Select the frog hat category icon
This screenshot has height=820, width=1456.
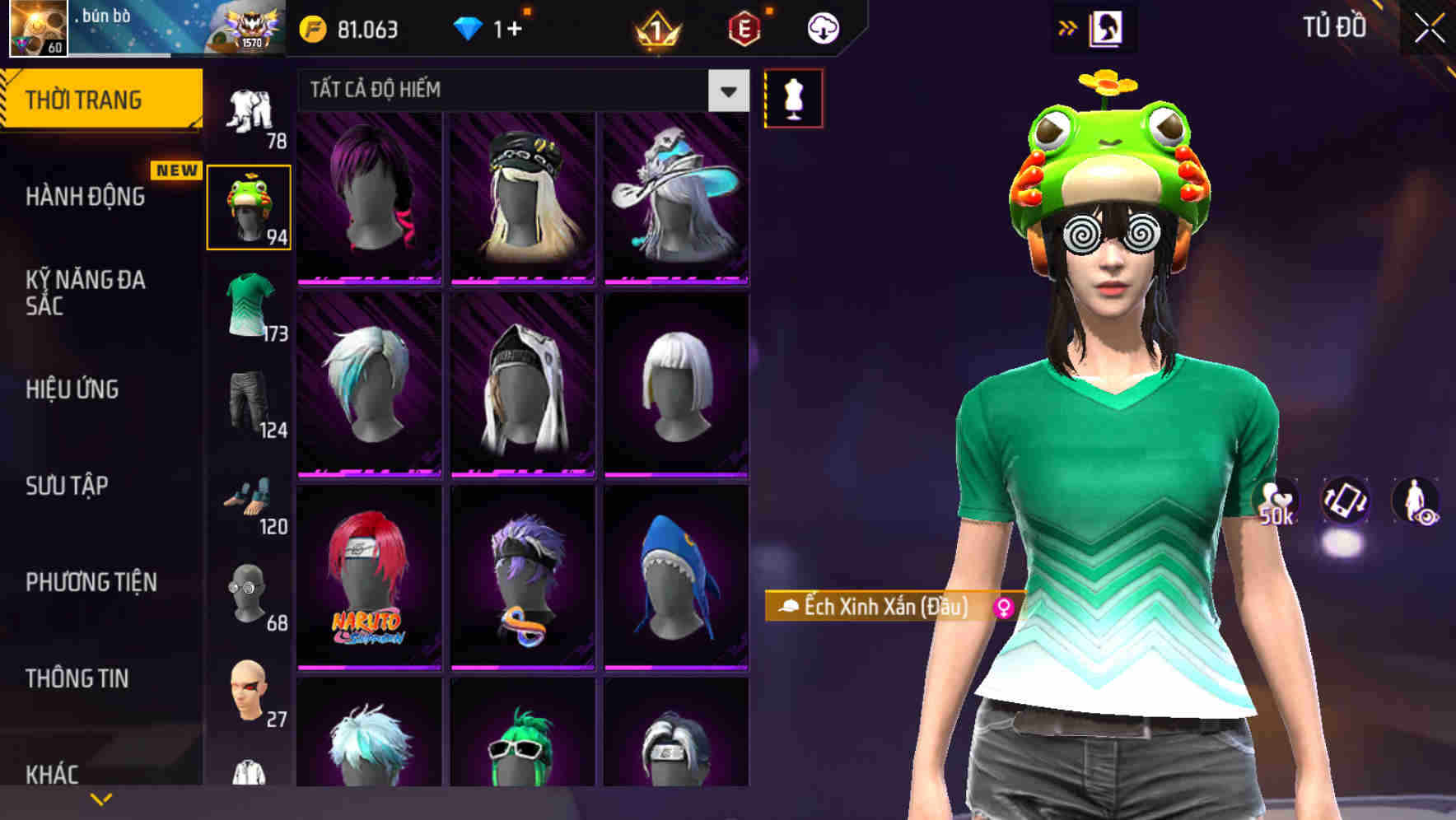(250, 206)
